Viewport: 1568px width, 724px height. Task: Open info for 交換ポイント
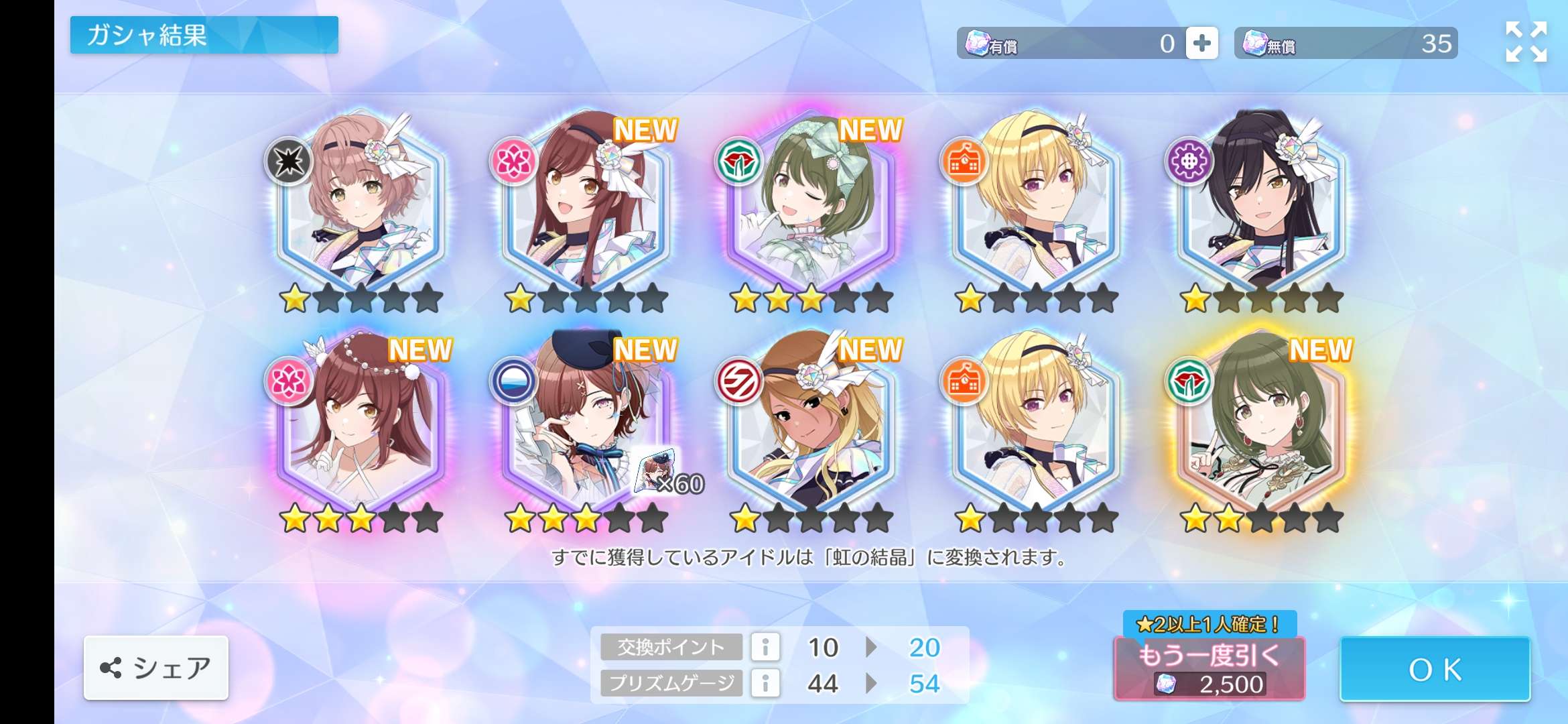(x=765, y=647)
